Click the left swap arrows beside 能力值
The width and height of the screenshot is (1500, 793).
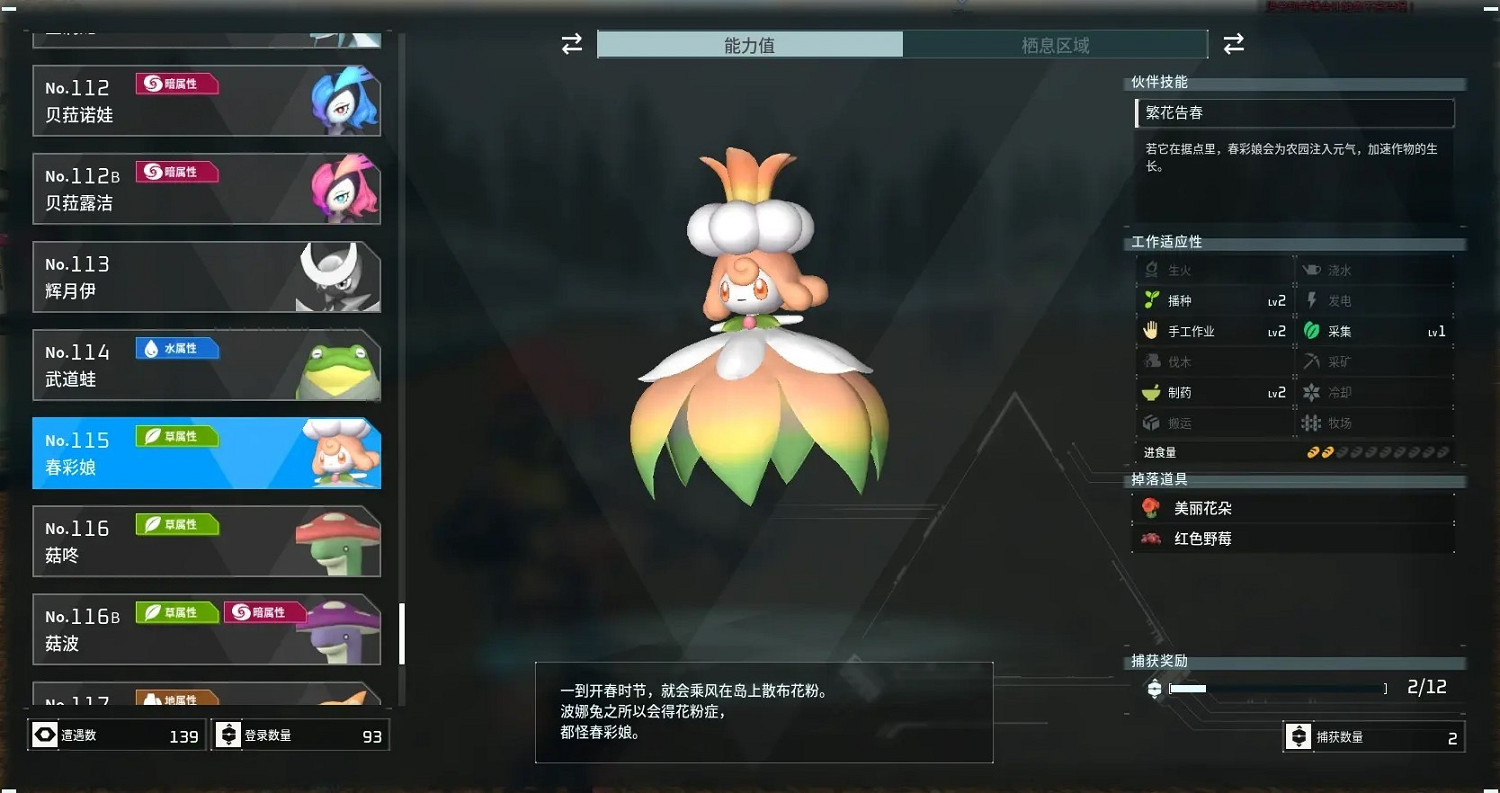pos(570,44)
